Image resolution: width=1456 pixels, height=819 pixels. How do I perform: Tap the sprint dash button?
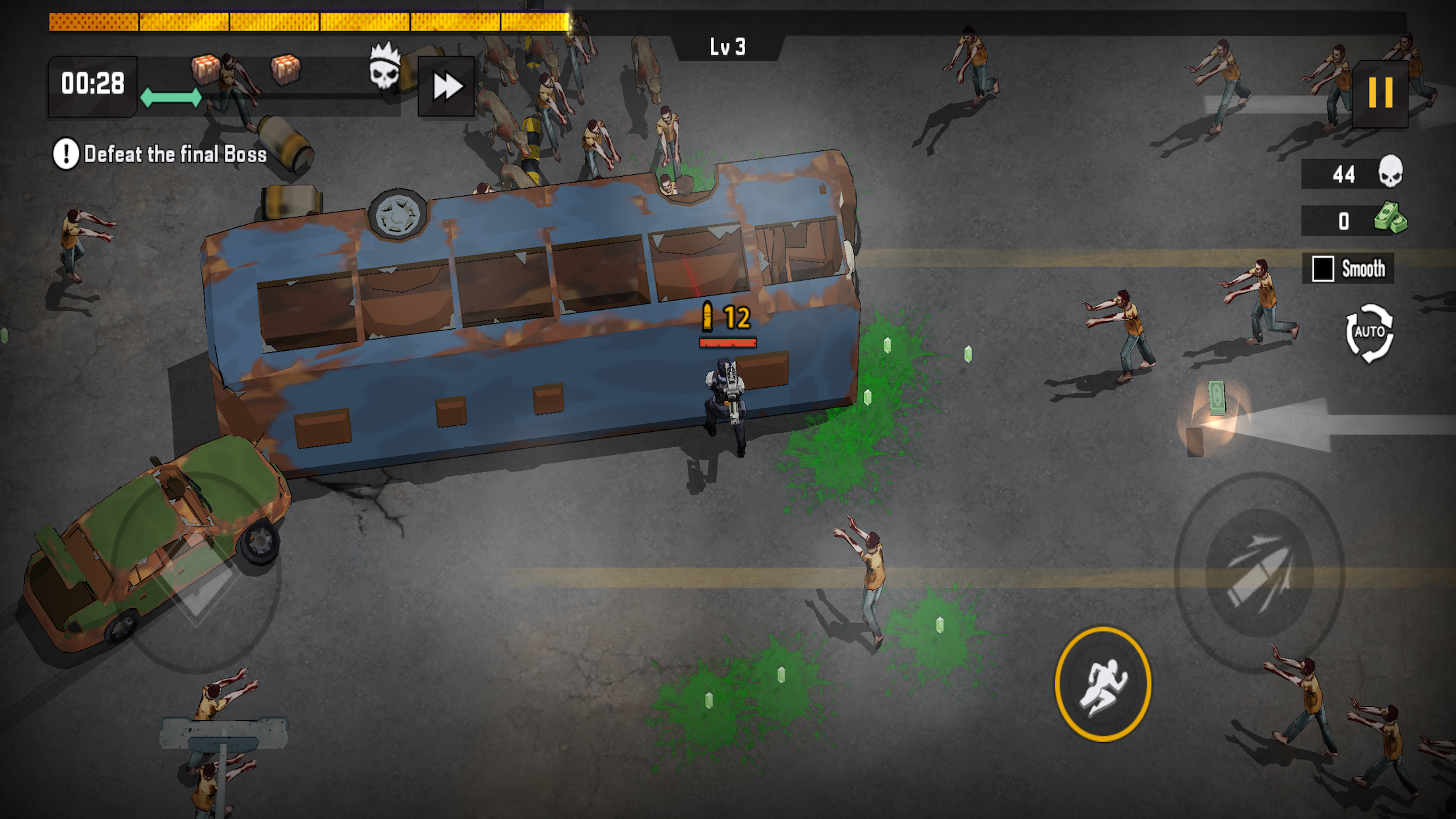point(1103,684)
